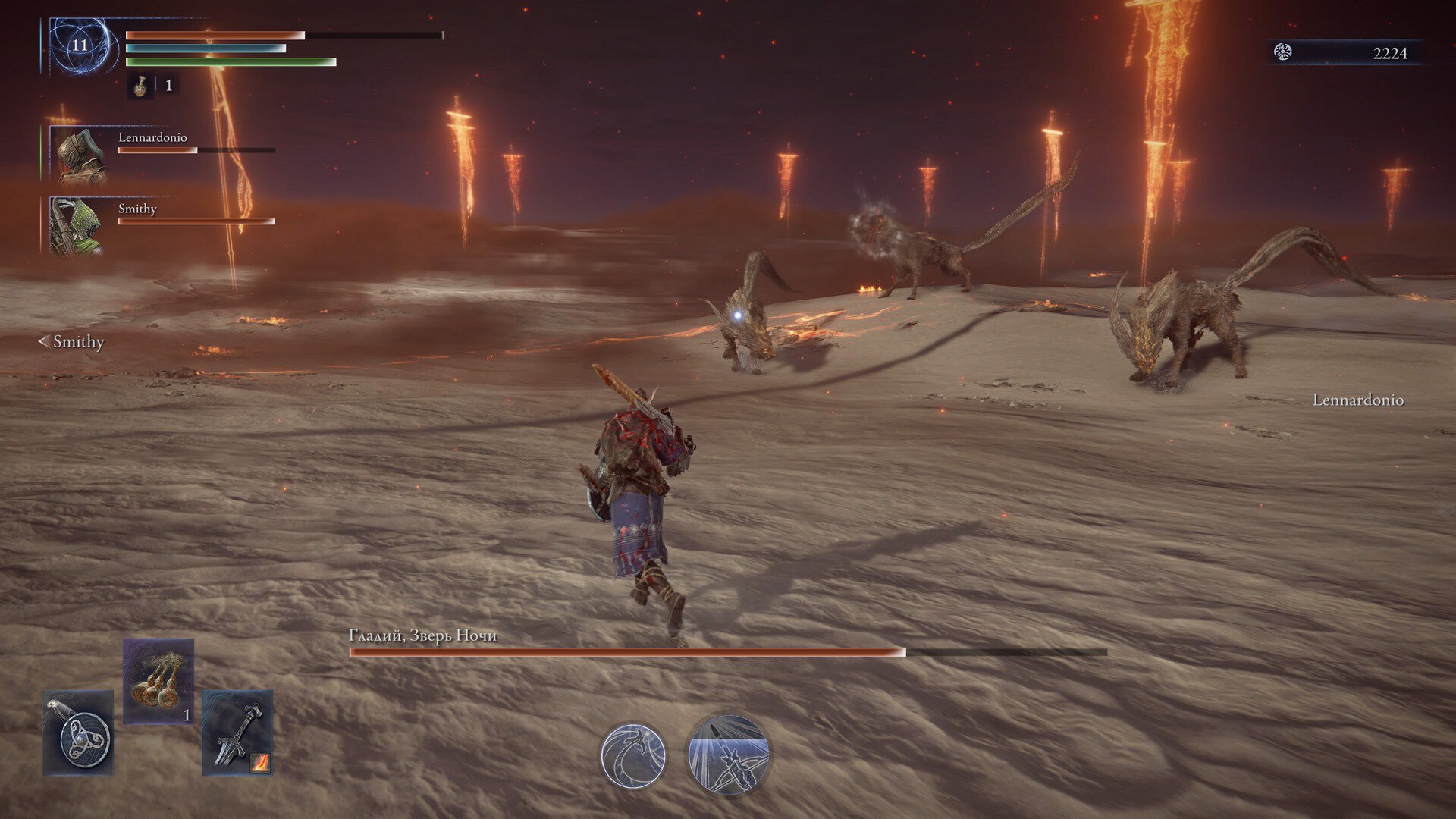1456x819 pixels.
Task: Activate the swirling wind character skill
Action: click(633, 755)
